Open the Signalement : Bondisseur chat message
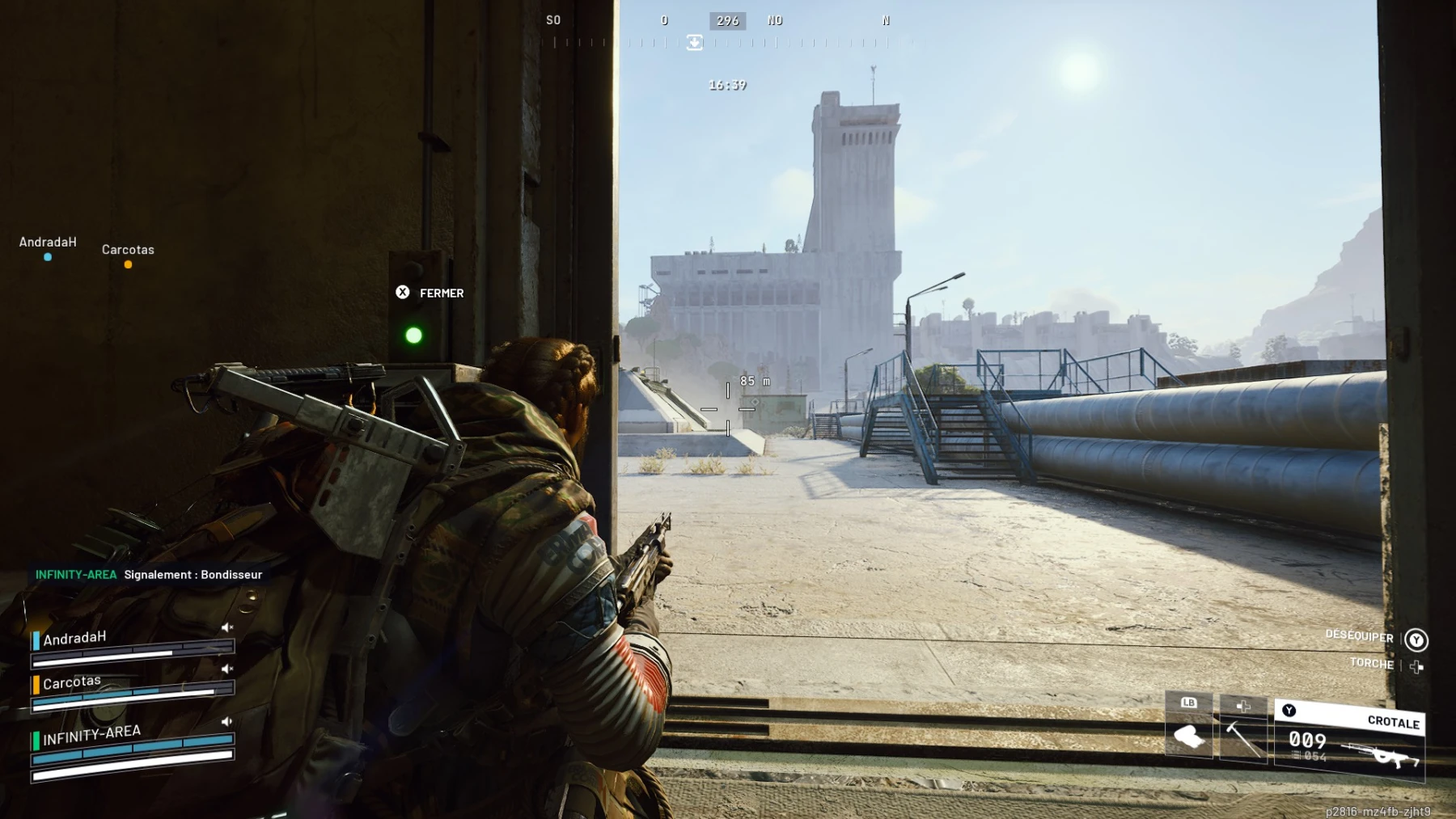This screenshot has height=819, width=1456. 193,575
